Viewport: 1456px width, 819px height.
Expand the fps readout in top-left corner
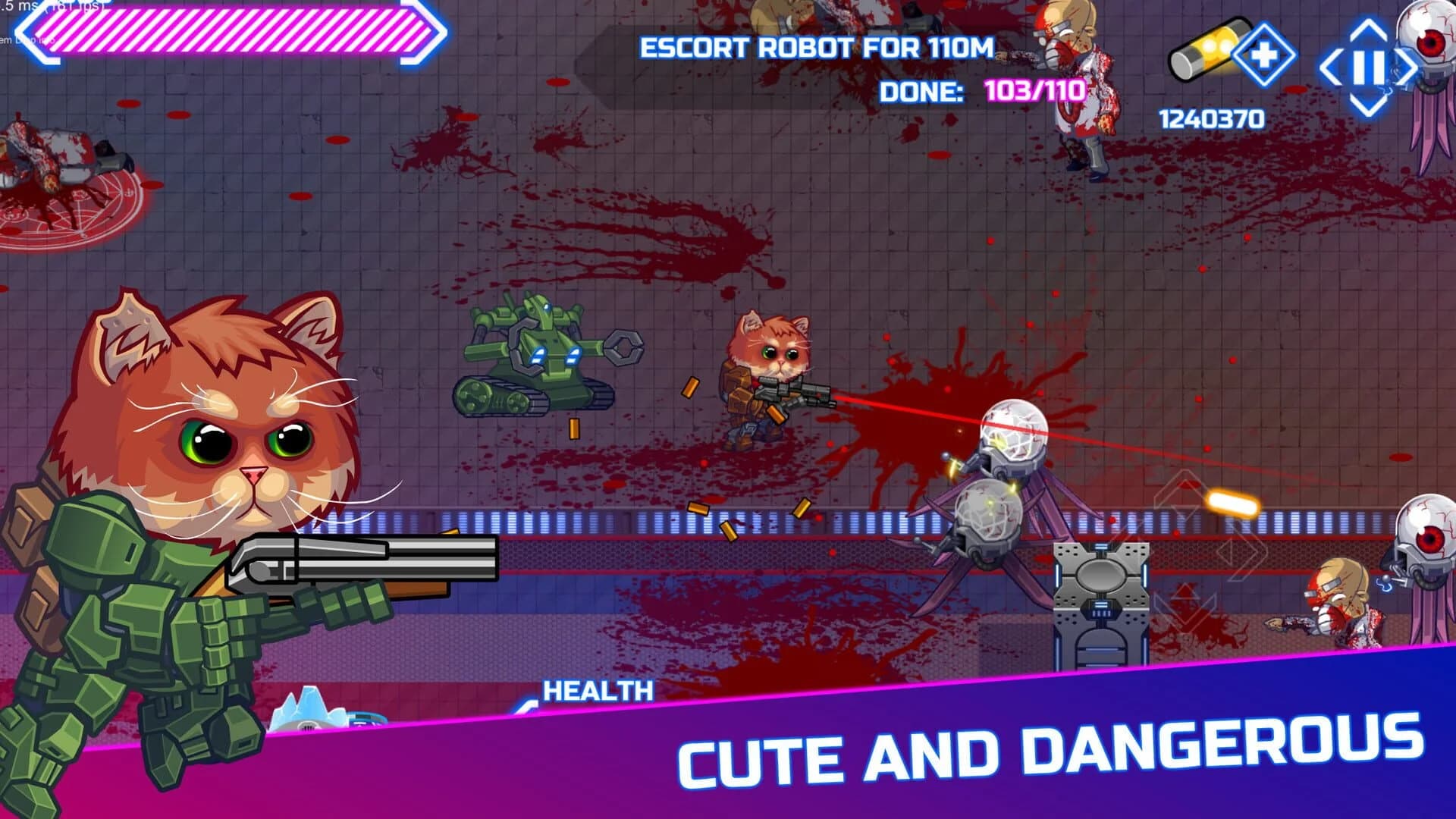[34, 8]
